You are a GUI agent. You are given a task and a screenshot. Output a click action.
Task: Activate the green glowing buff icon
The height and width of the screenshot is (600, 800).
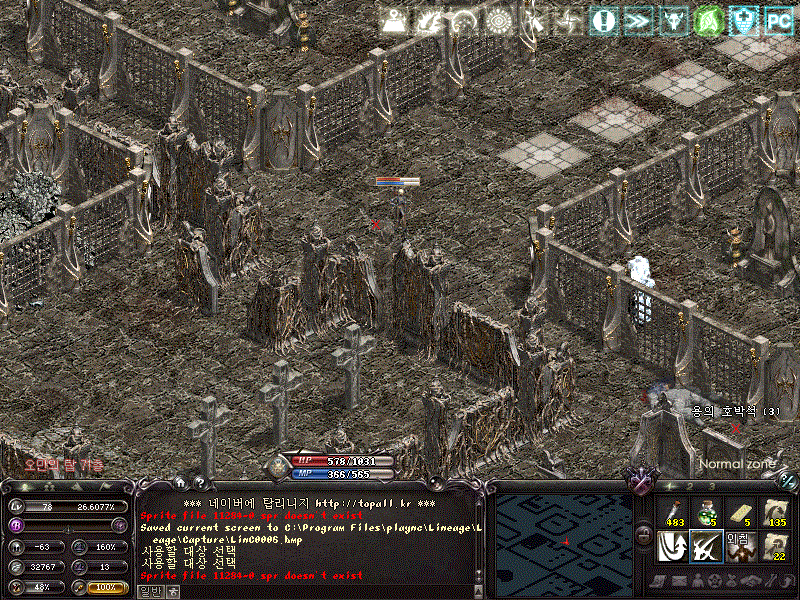[708, 19]
